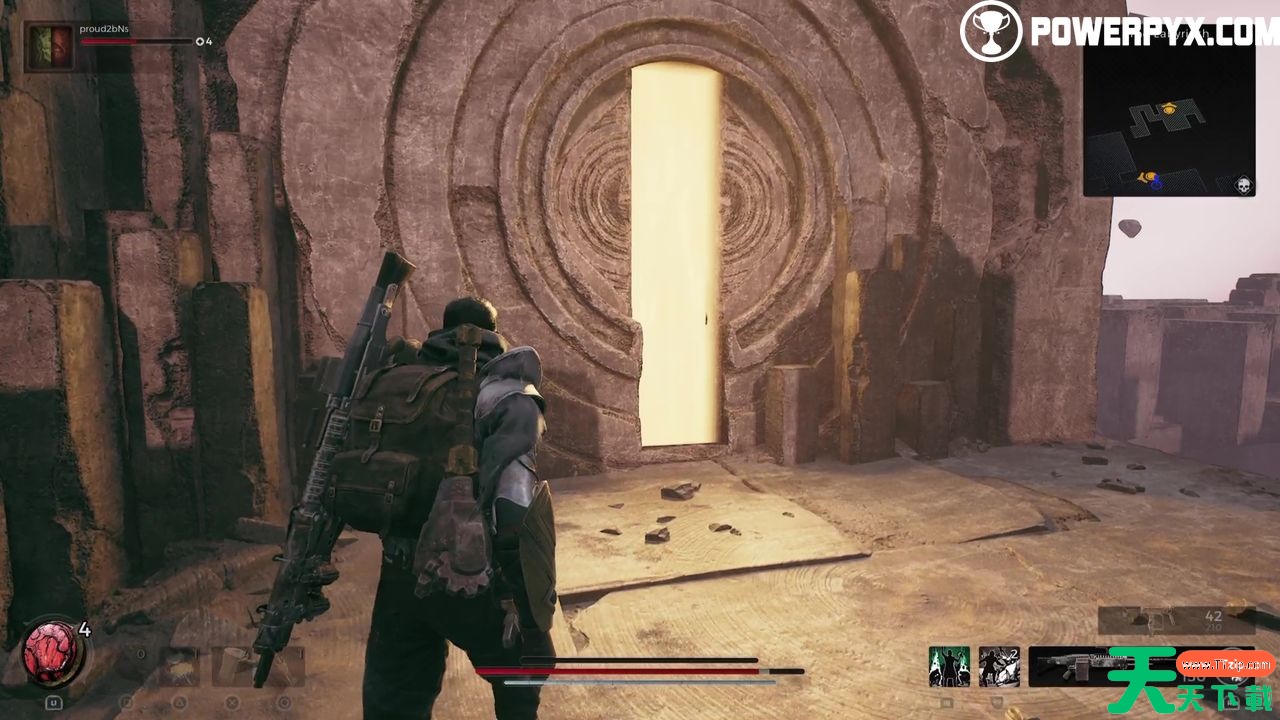Use the Dragon Heart healing item
Screen dimensions: 1280x720
[52, 652]
